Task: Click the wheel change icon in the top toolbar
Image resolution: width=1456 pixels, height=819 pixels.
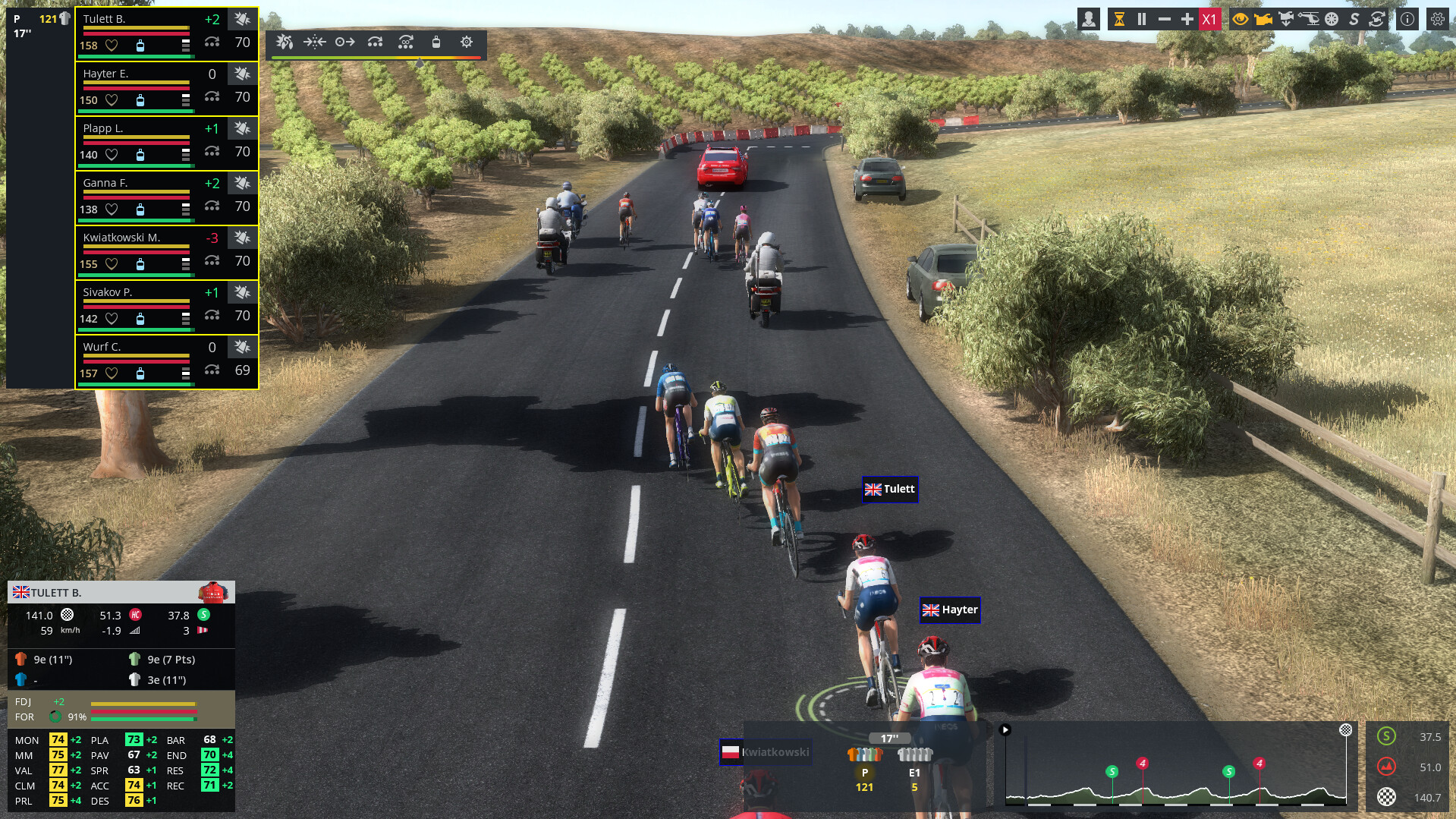Action: click(1330, 19)
